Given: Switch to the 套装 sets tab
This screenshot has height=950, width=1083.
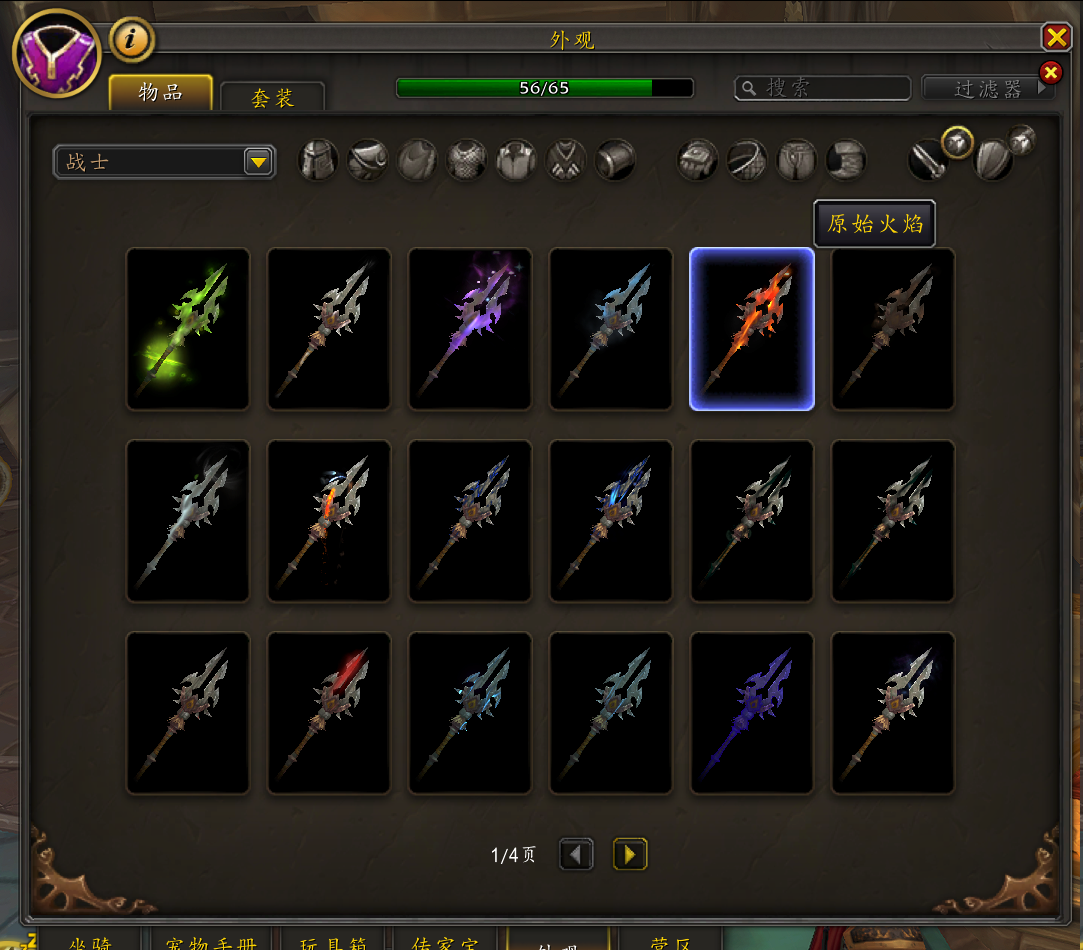Looking at the screenshot, I should pos(272,98).
